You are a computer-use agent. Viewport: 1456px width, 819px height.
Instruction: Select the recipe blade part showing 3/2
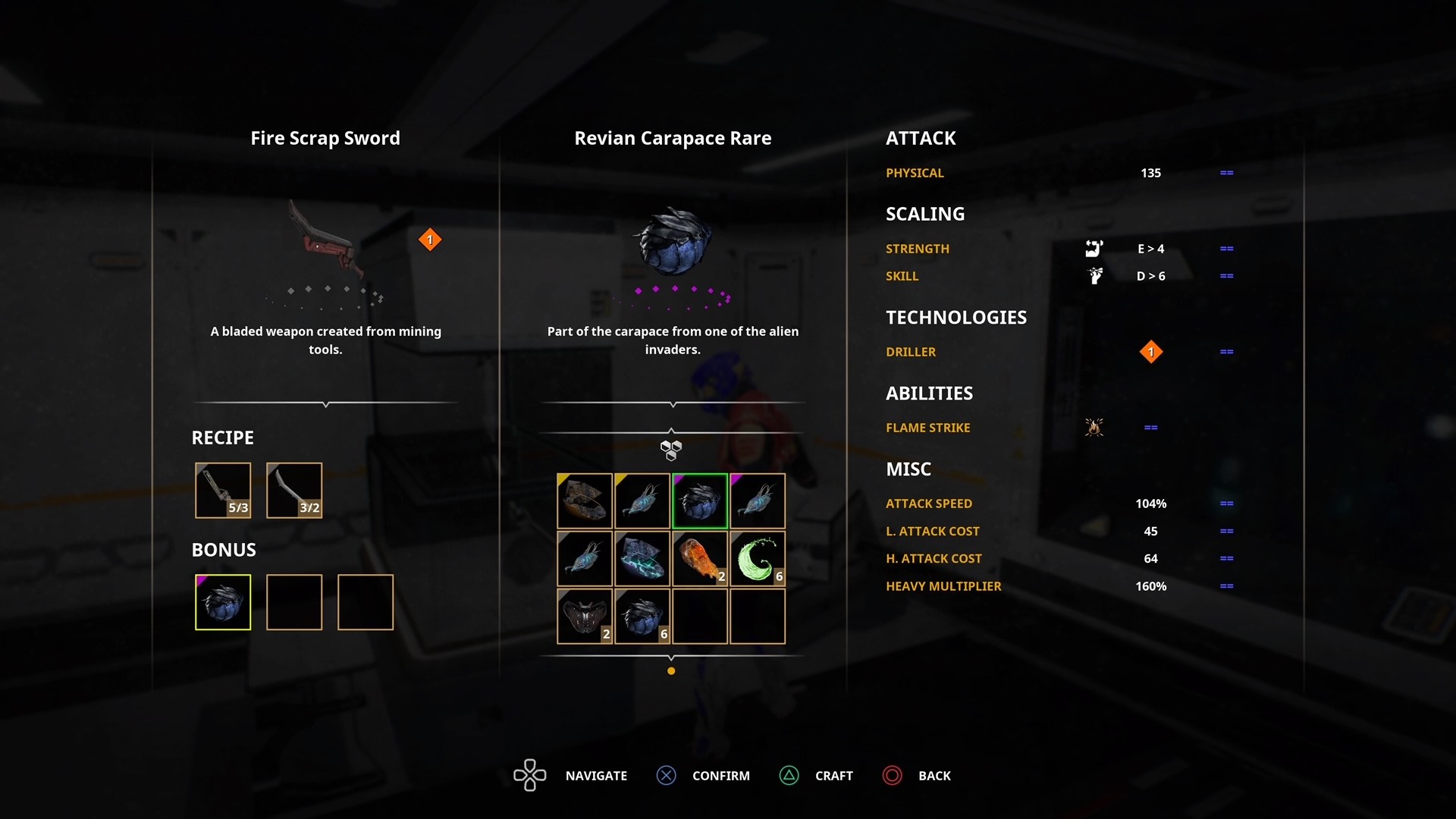[x=294, y=491]
